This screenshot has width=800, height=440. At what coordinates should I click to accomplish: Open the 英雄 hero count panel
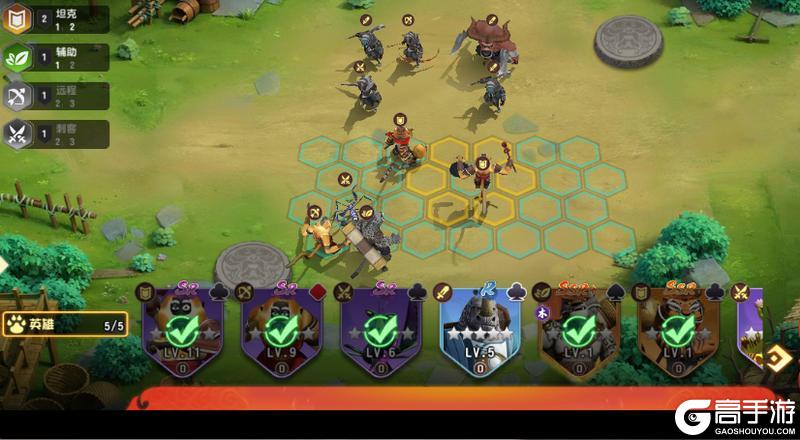(x=65, y=325)
